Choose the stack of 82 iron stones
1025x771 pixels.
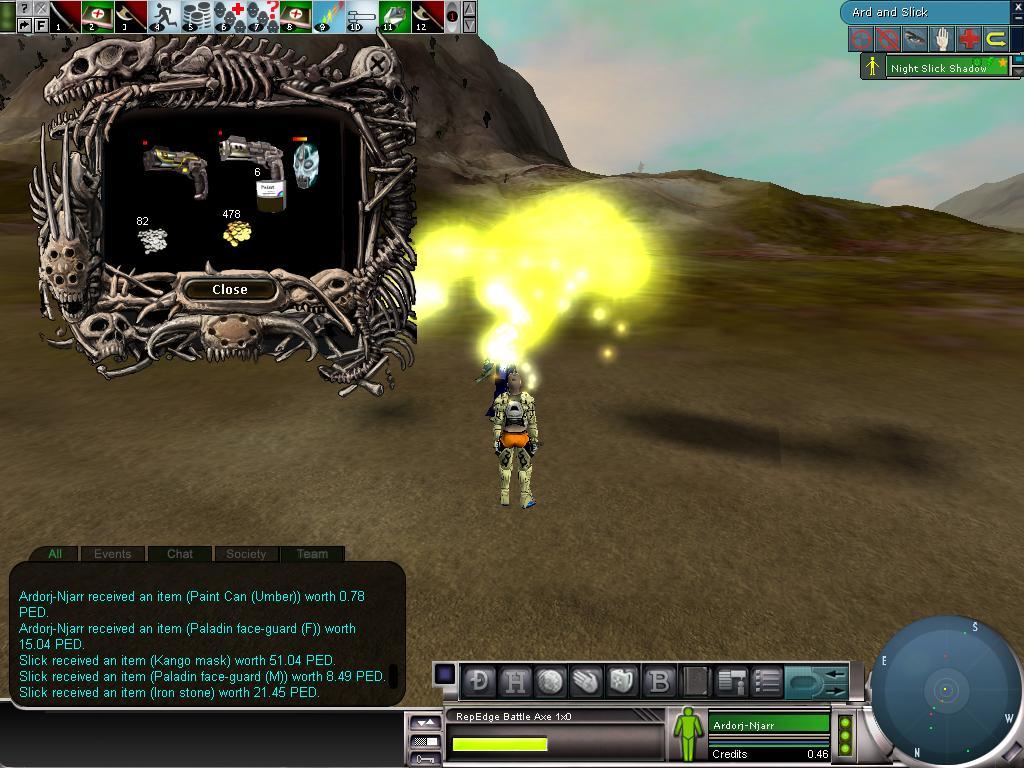coord(152,239)
